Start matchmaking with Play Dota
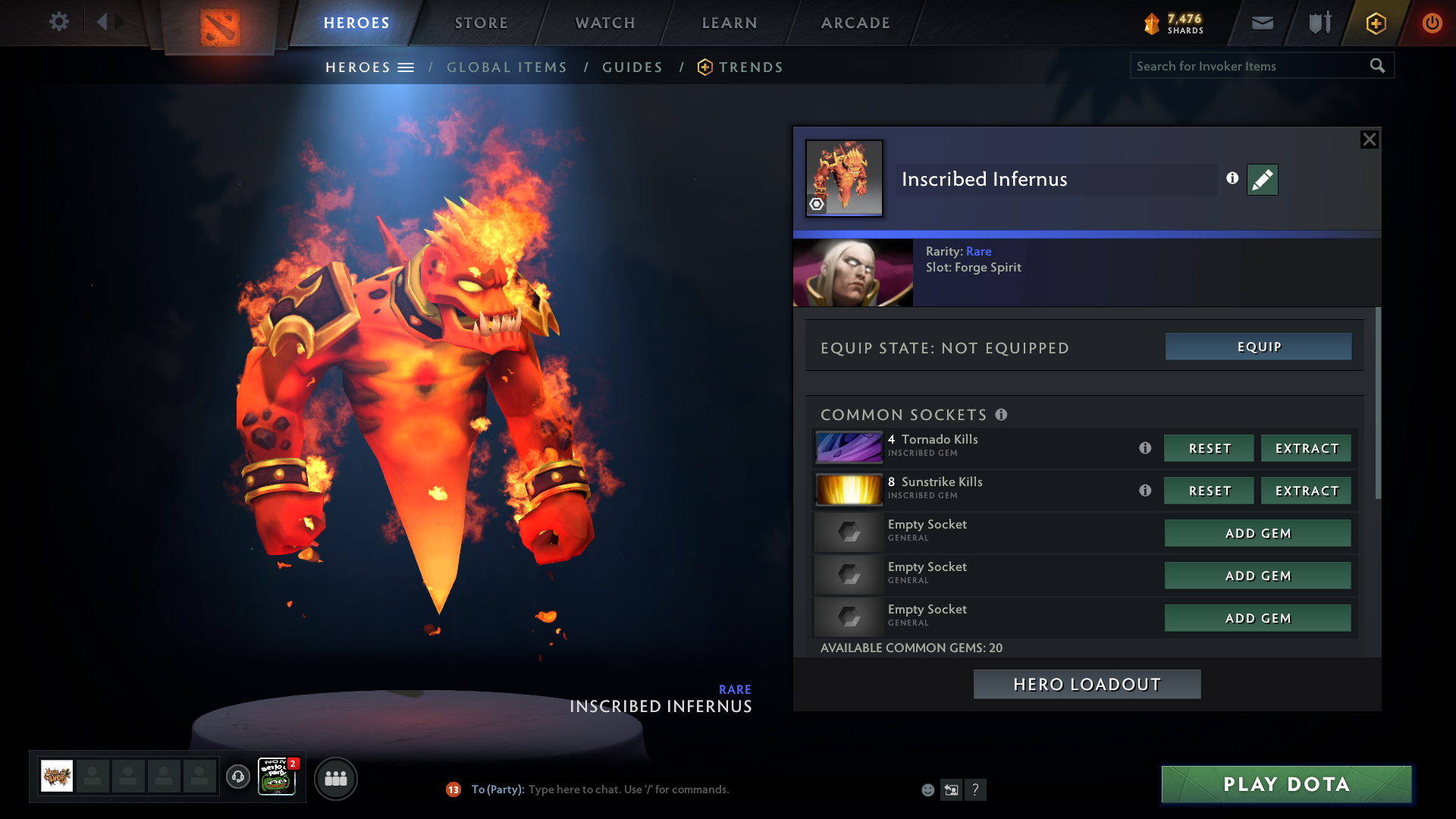This screenshot has width=1456, height=819. 1286,784
